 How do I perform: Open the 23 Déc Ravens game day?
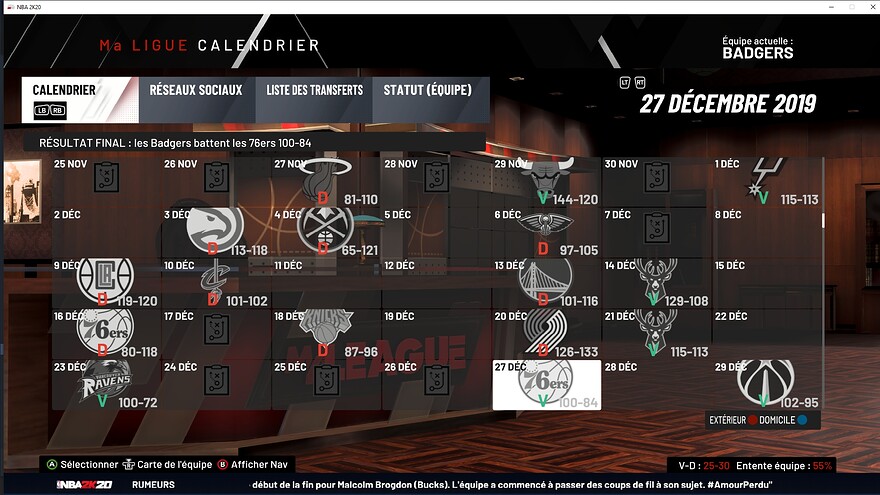(x=106, y=384)
